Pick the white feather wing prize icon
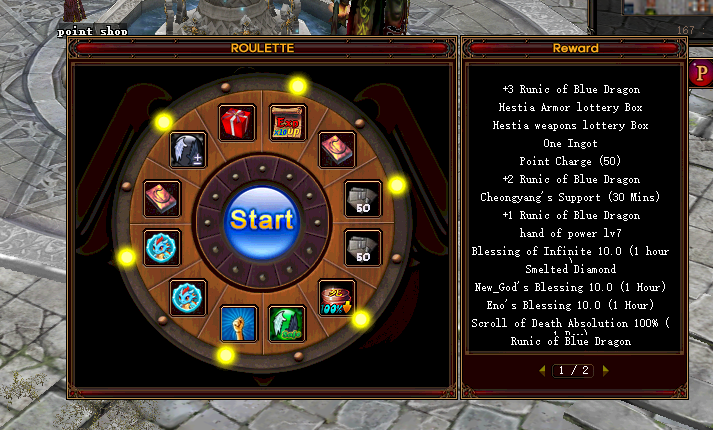The image size is (713, 430). 187,150
